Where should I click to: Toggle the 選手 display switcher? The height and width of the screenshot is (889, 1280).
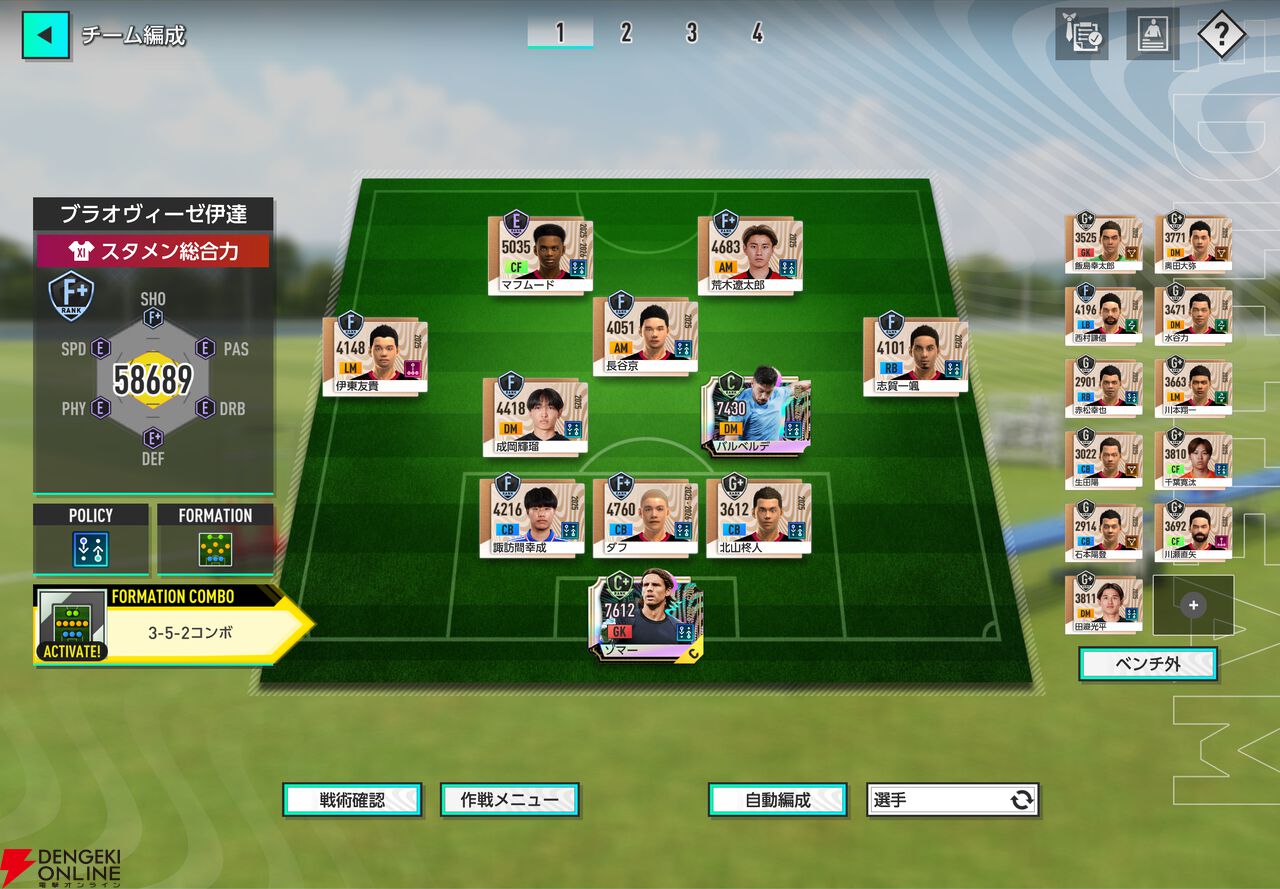click(x=952, y=799)
